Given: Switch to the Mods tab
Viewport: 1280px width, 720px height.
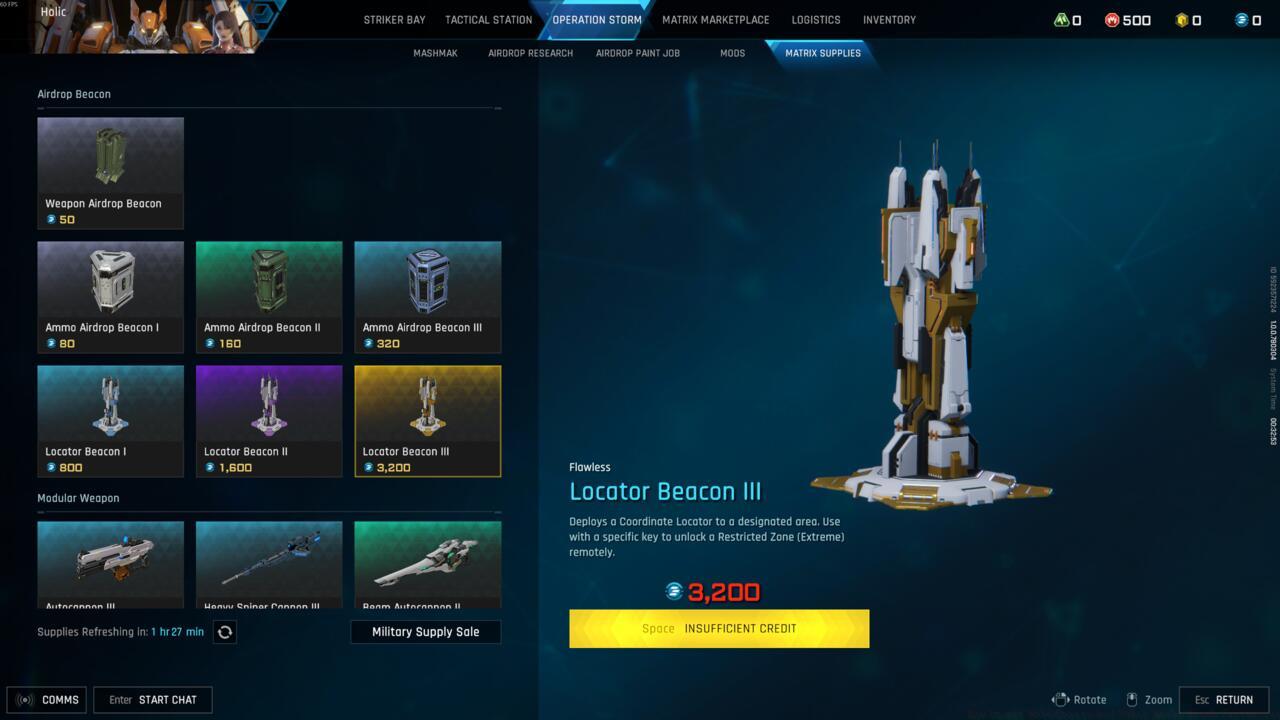Looking at the screenshot, I should point(732,52).
